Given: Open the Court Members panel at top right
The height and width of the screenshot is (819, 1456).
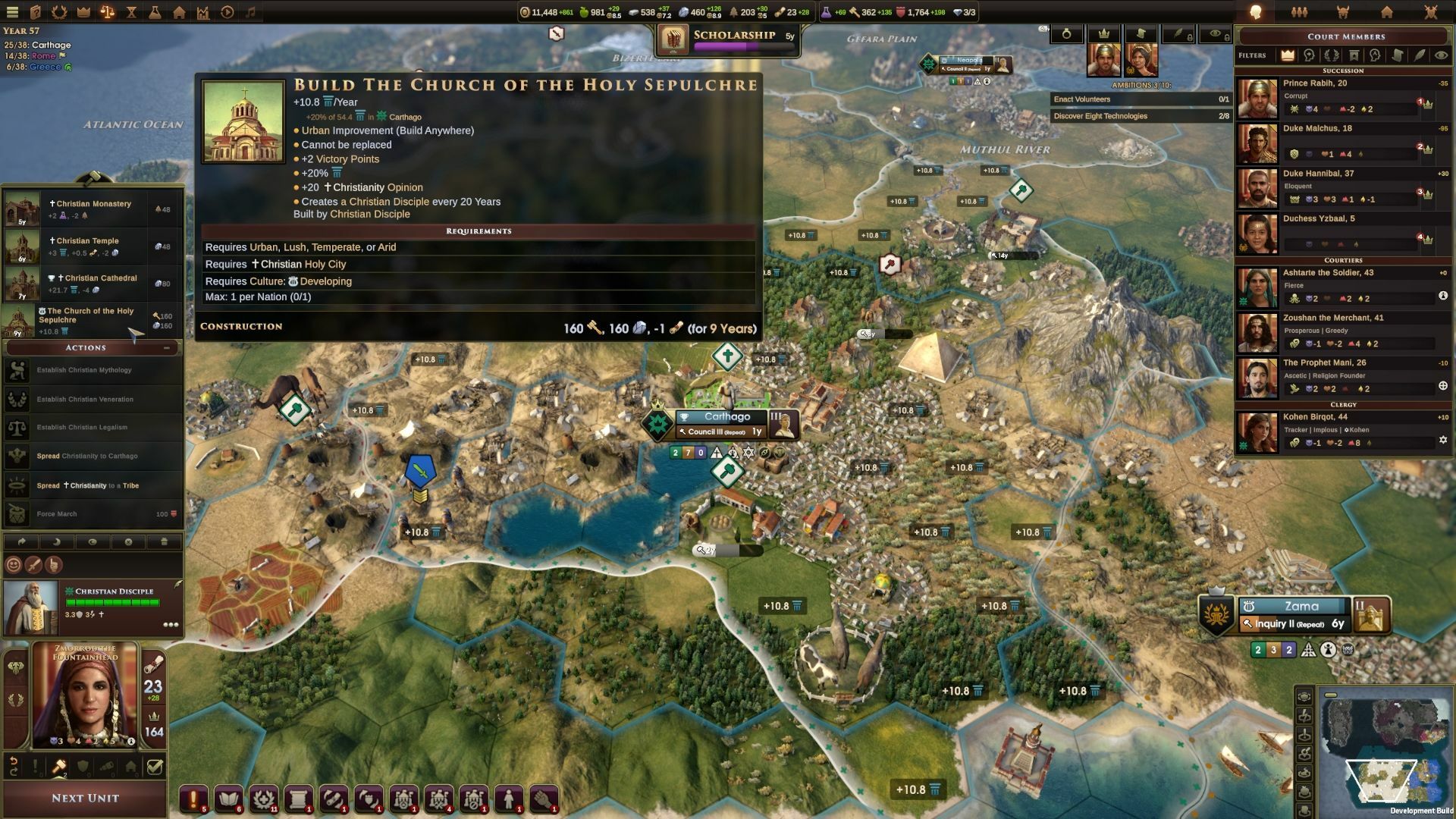Looking at the screenshot, I should pos(1346,36).
